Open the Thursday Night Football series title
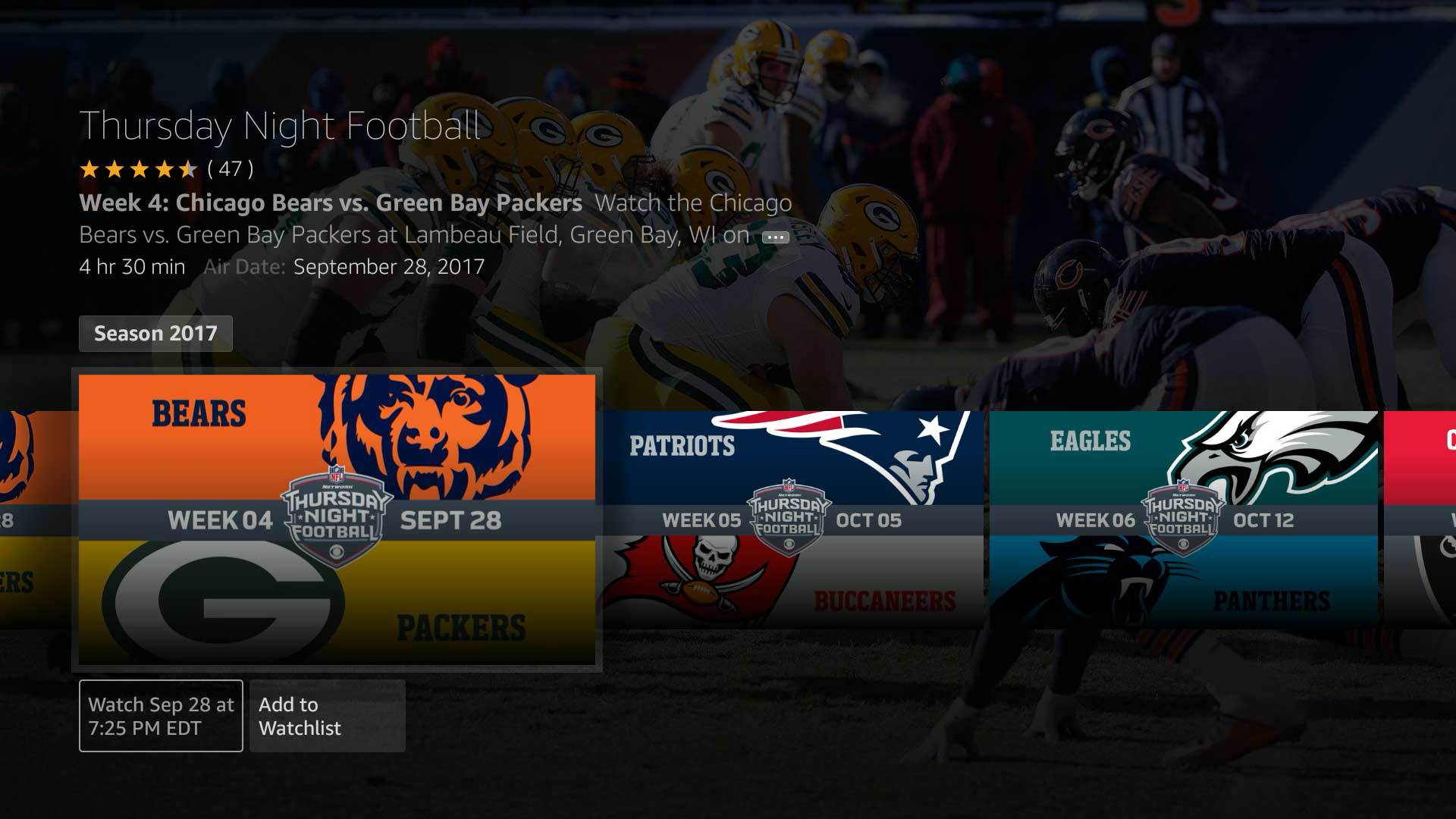The height and width of the screenshot is (819, 1456). coord(281,126)
